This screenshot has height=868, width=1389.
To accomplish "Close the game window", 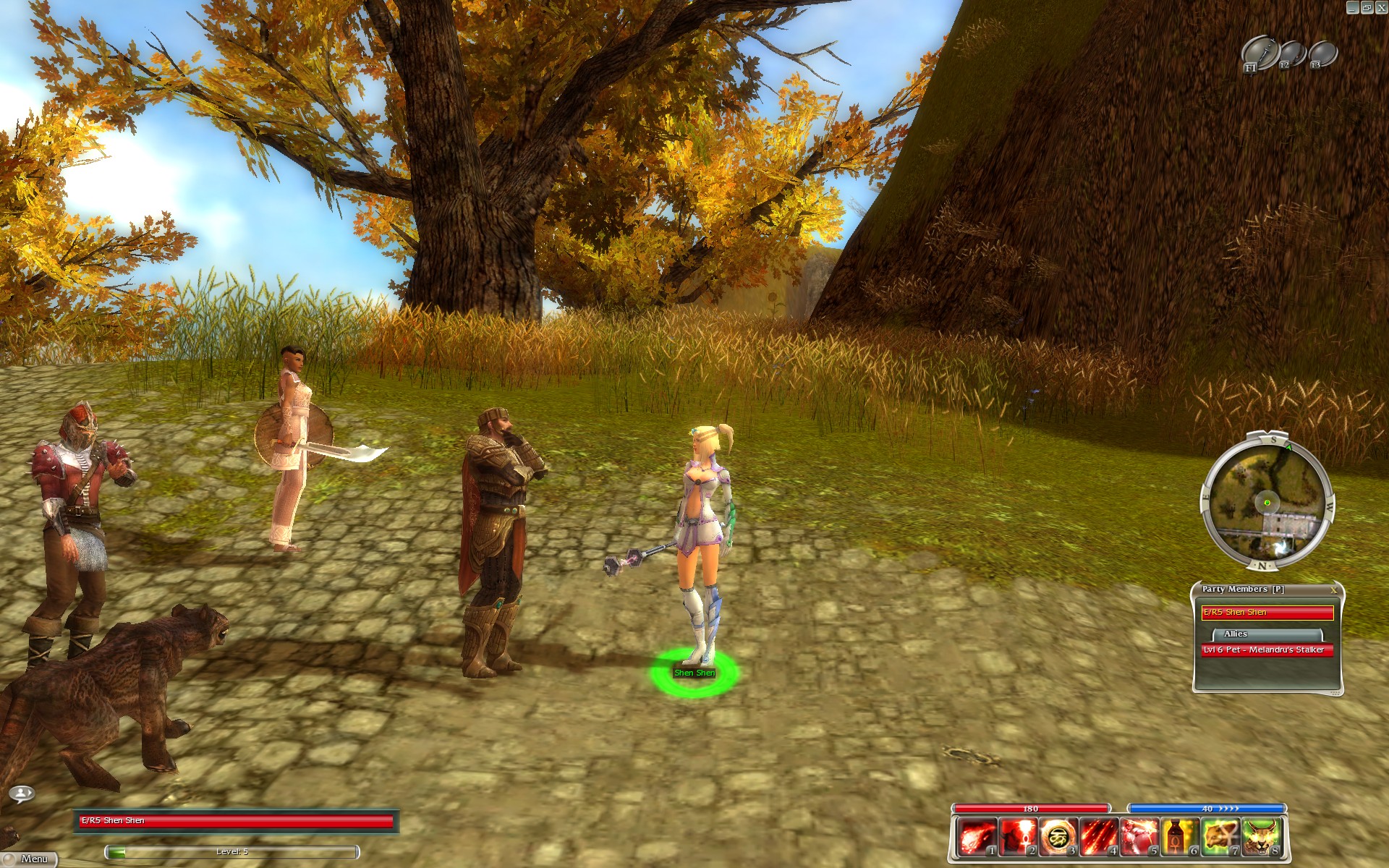I will (1381, 7).
